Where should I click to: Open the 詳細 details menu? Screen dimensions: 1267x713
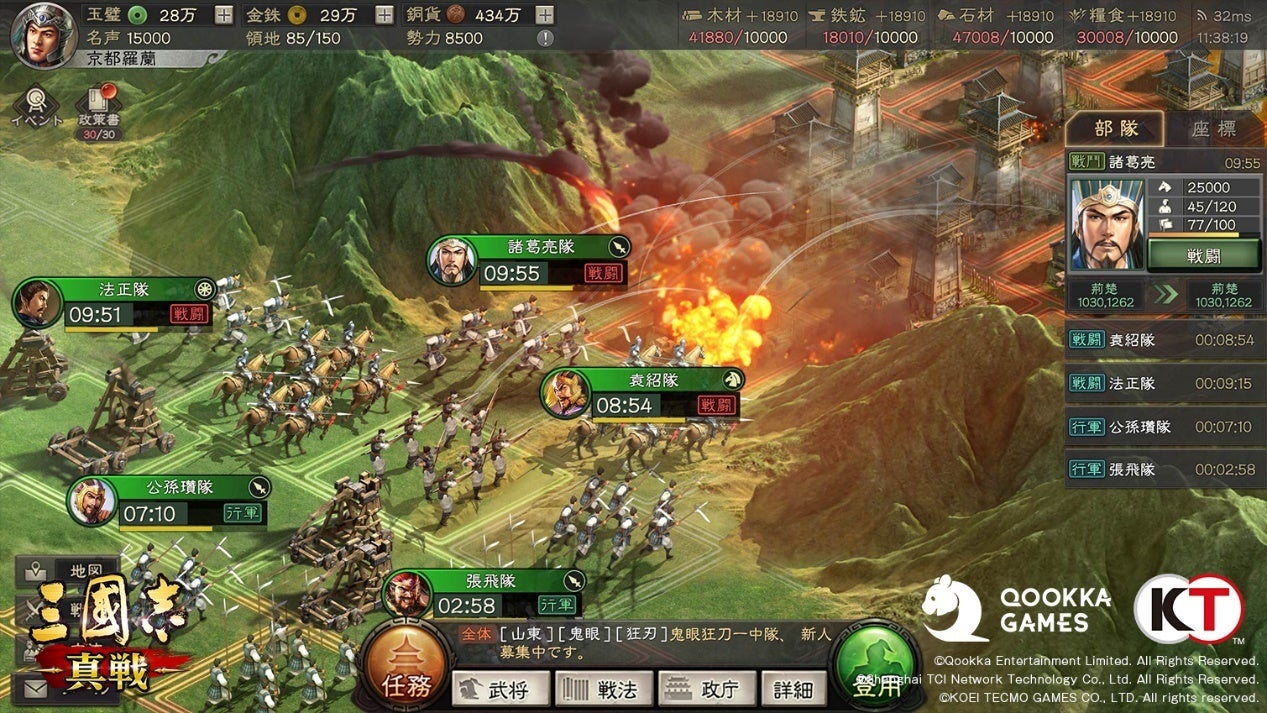[793, 688]
